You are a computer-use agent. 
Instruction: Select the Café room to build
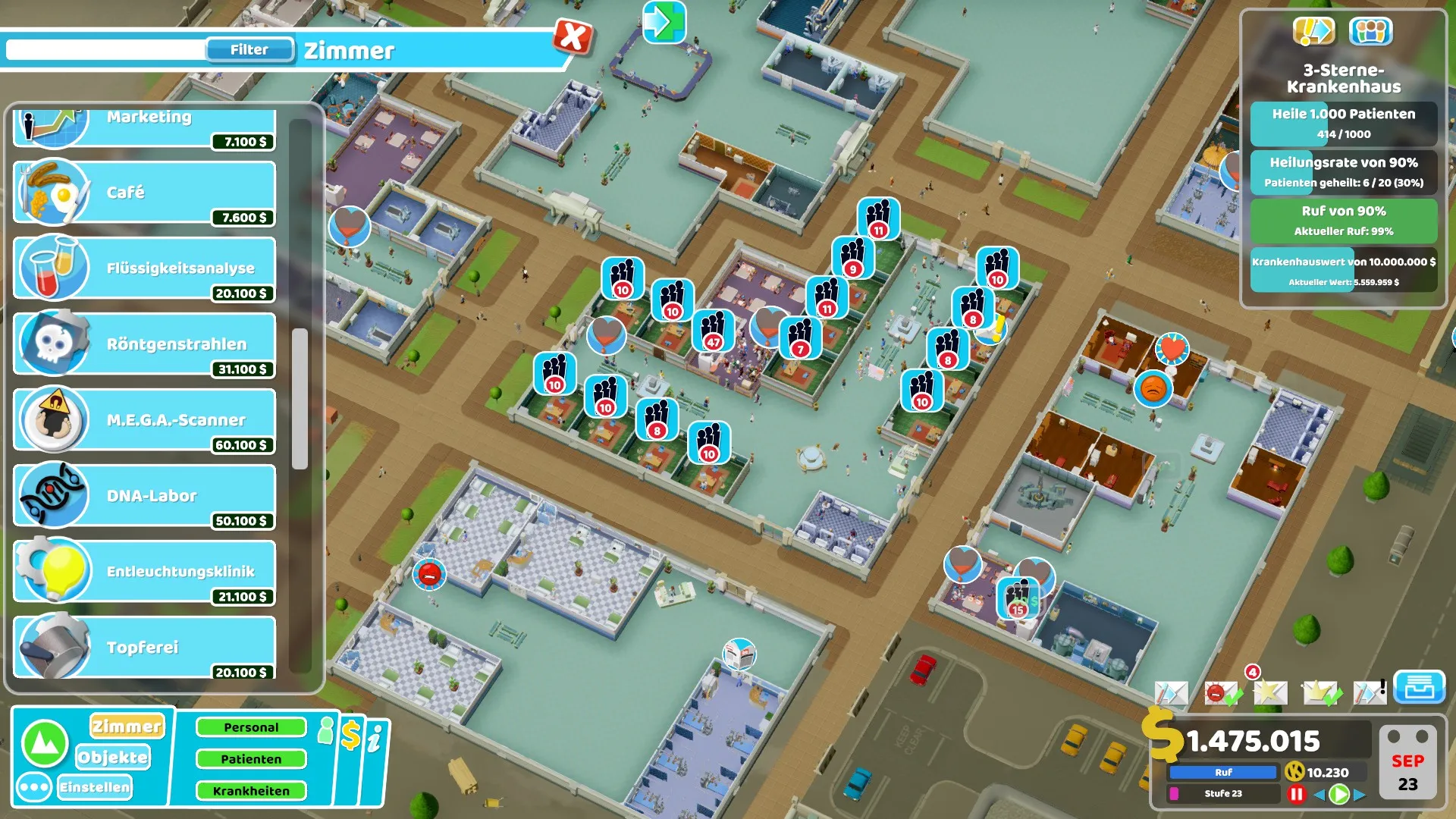coord(144,193)
